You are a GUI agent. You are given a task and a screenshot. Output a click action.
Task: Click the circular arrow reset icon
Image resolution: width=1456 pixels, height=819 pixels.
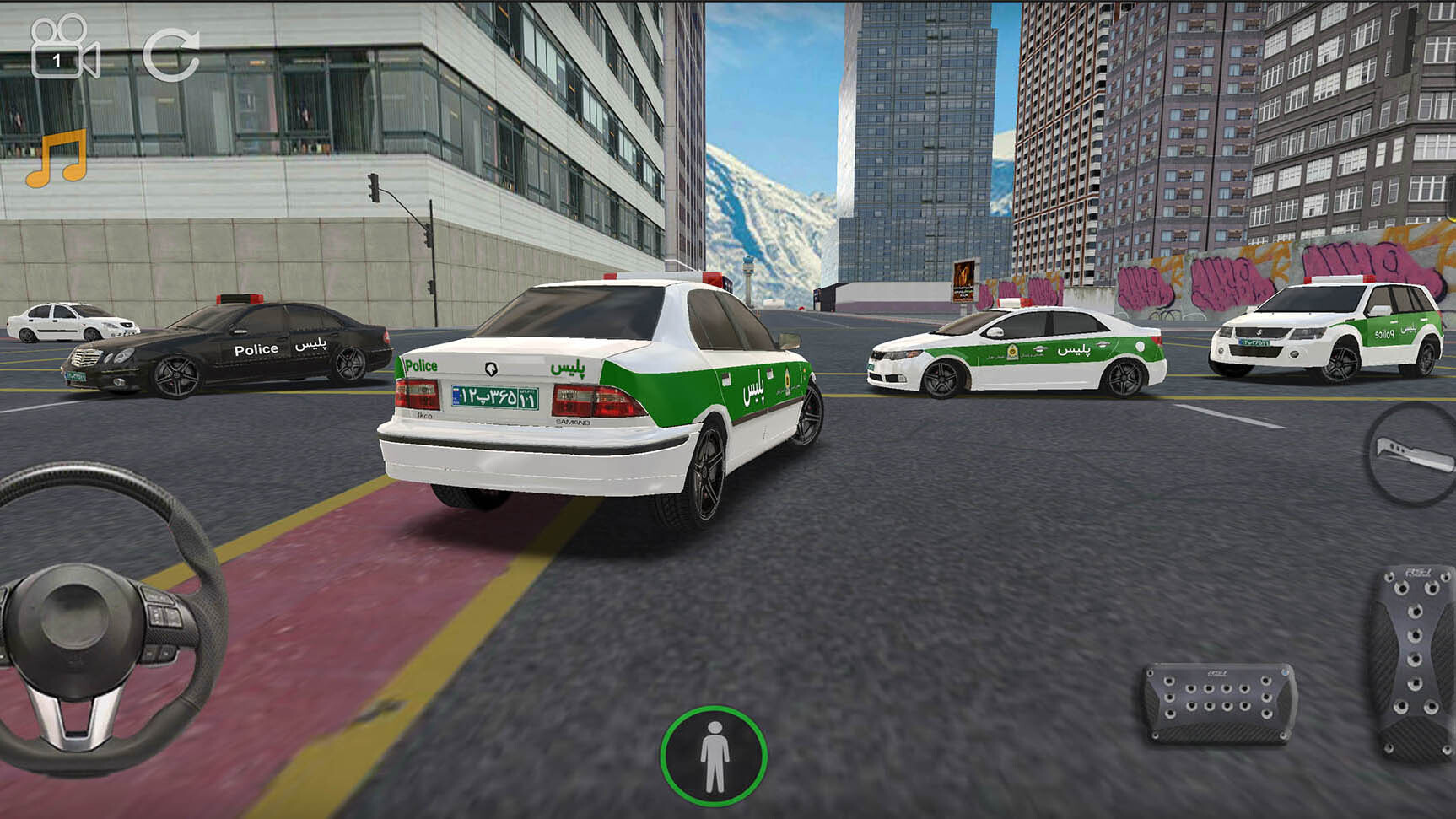[170, 55]
